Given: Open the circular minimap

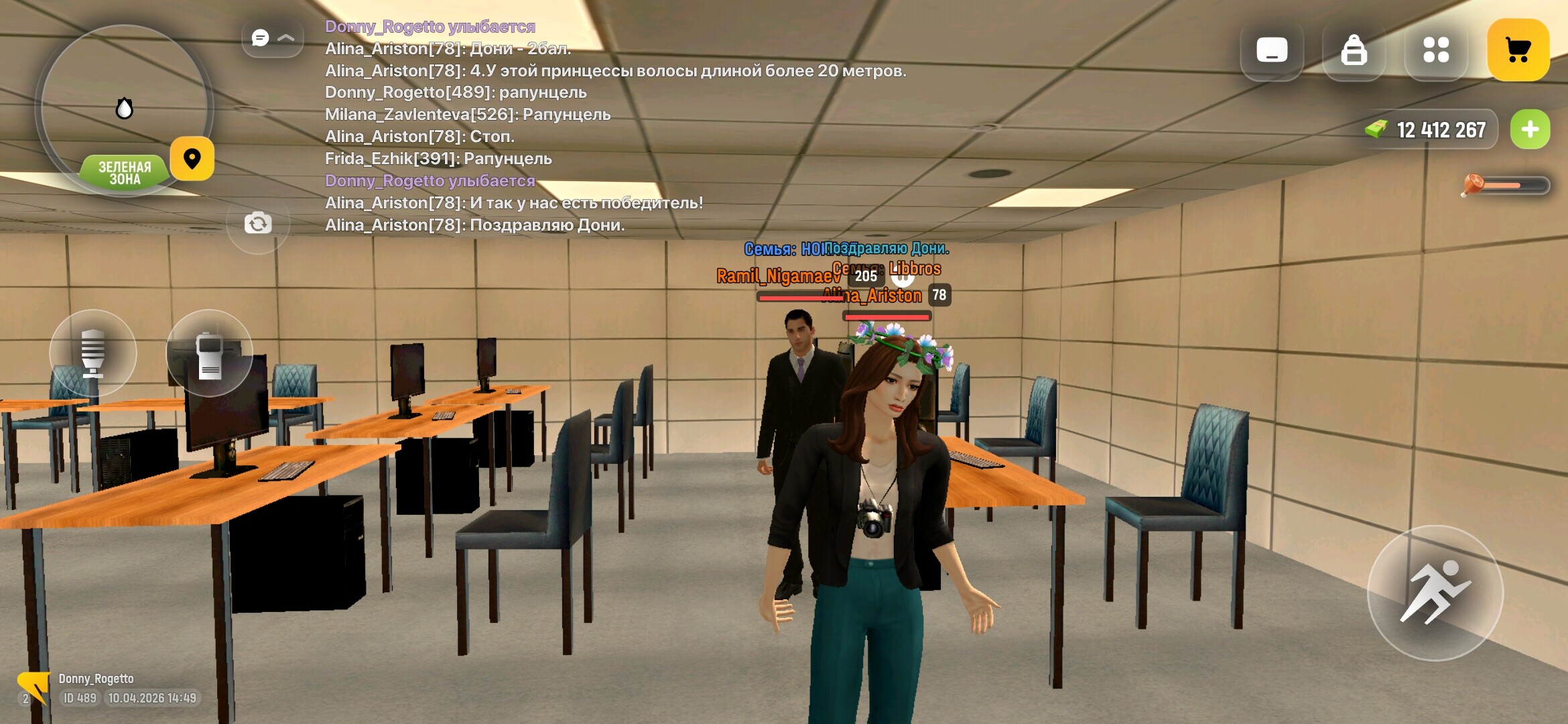Looking at the screenshot, I should (x=123, y=101).
